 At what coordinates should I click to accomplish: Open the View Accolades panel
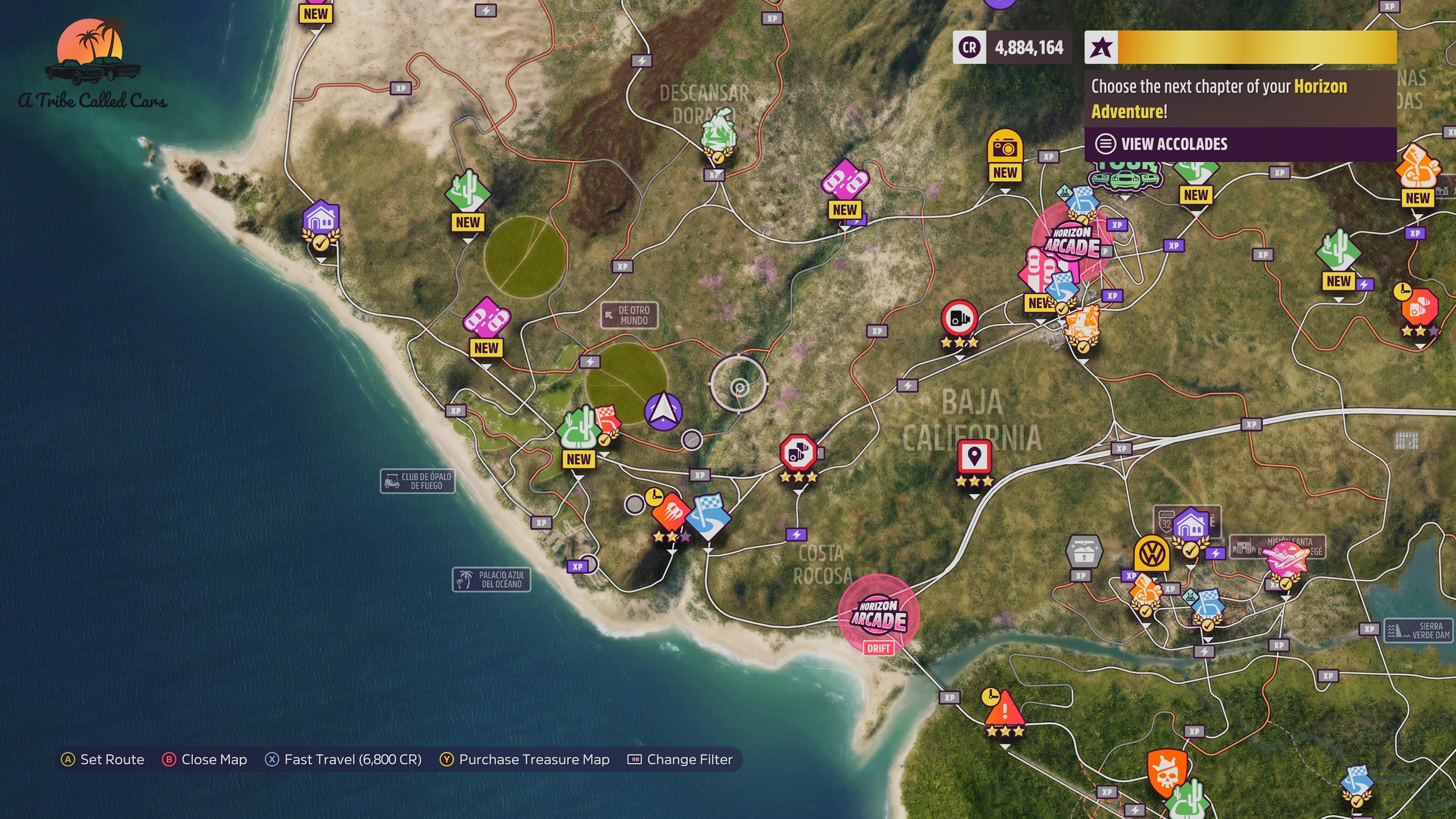pyautogui.click(x=1174, y=144)
